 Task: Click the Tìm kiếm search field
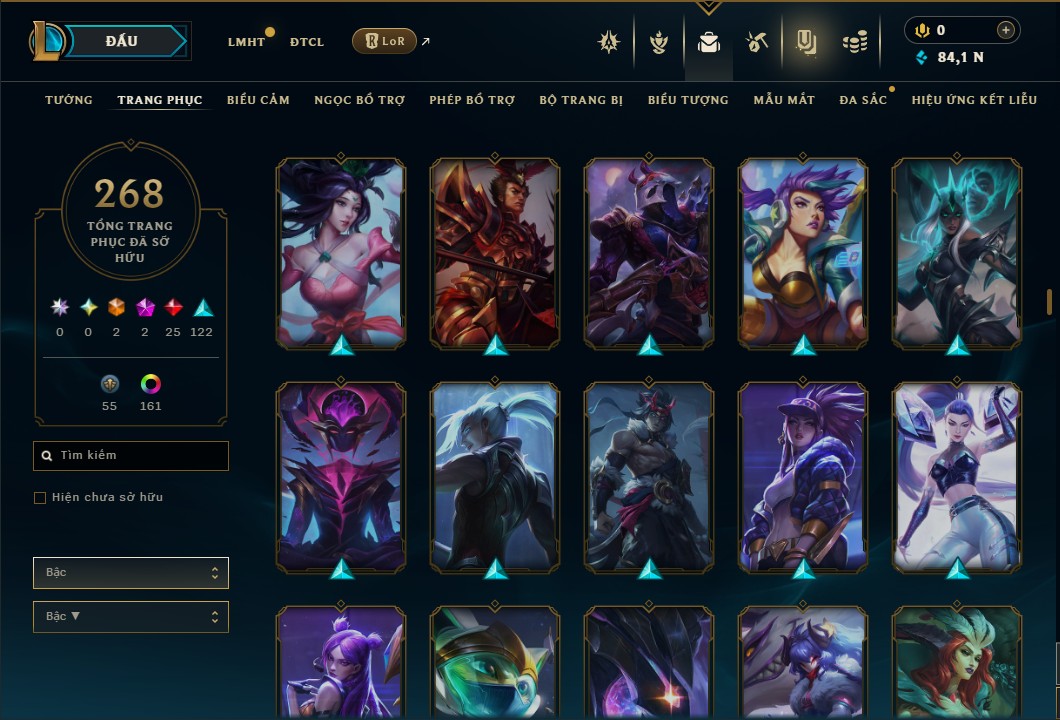click(131, 456)
